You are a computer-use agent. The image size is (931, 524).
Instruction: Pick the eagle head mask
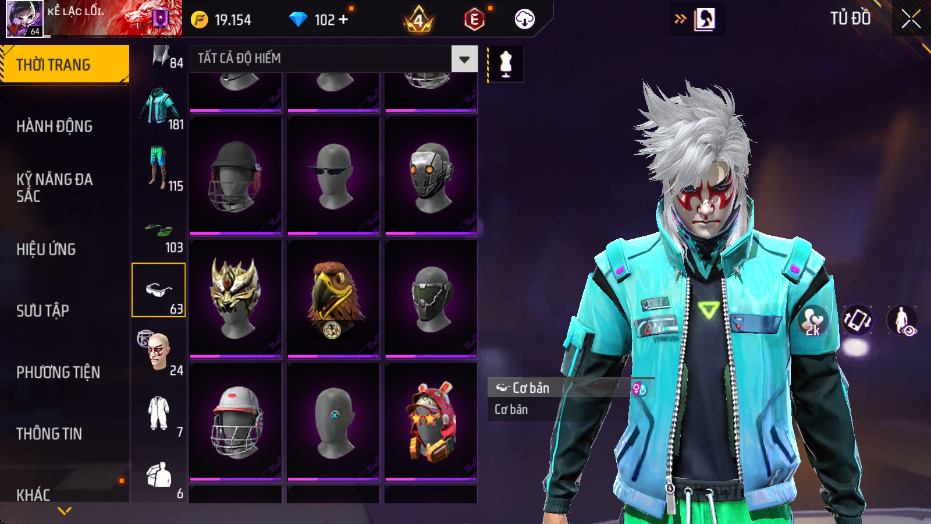click(333, 296)
